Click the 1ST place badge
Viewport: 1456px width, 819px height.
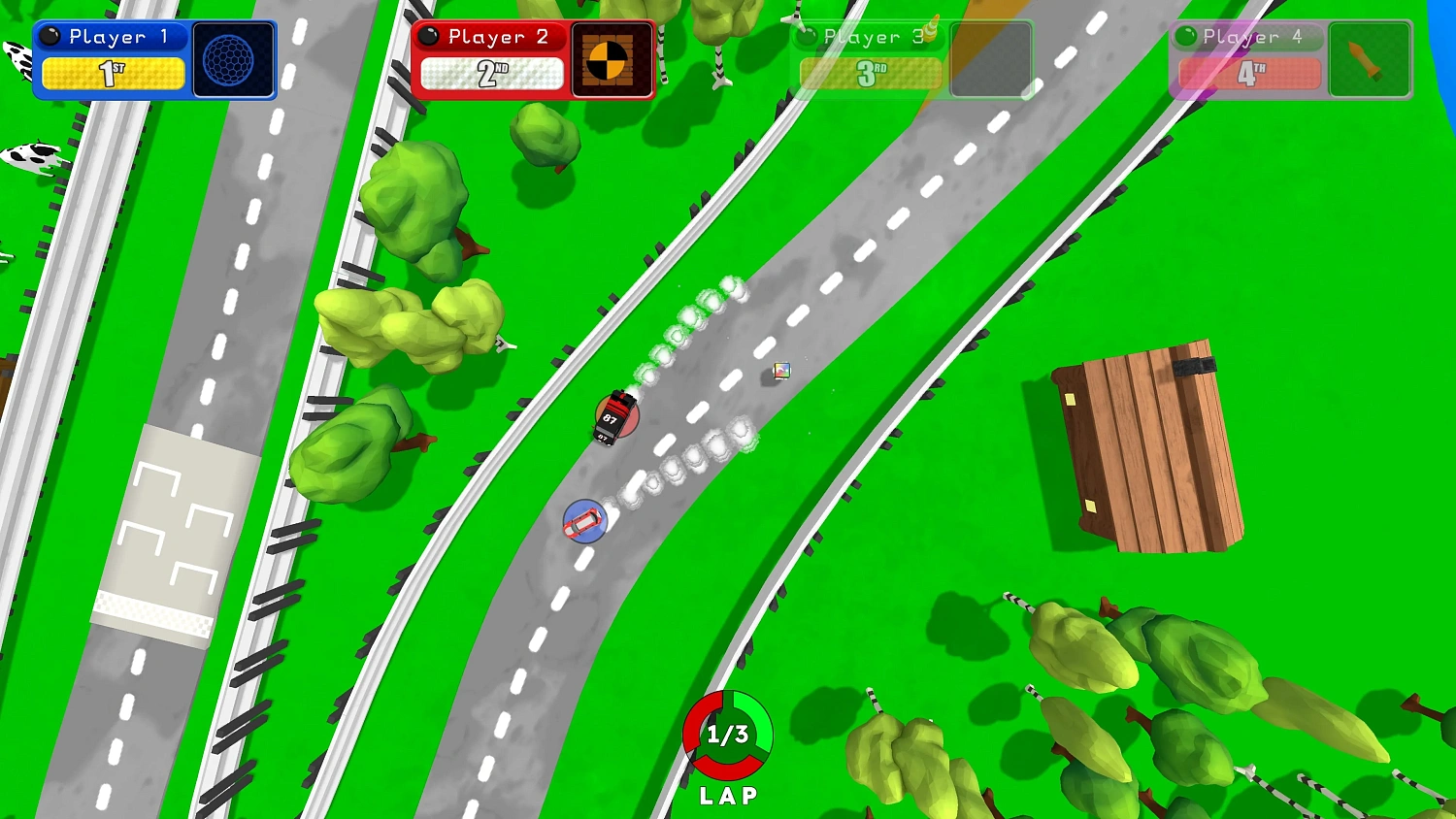point(114,73)
